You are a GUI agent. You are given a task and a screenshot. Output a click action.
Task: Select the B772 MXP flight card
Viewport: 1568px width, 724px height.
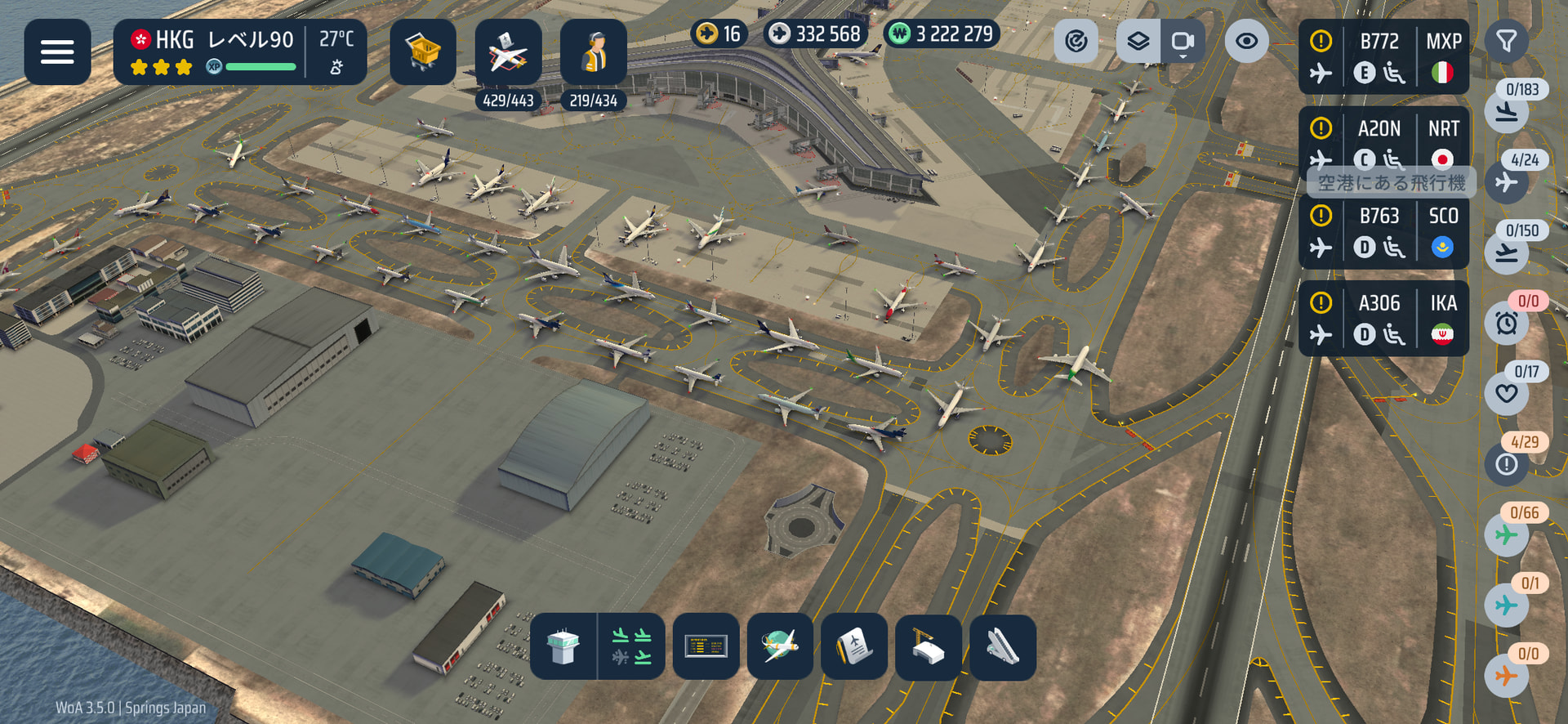[x=1383, y=57]
